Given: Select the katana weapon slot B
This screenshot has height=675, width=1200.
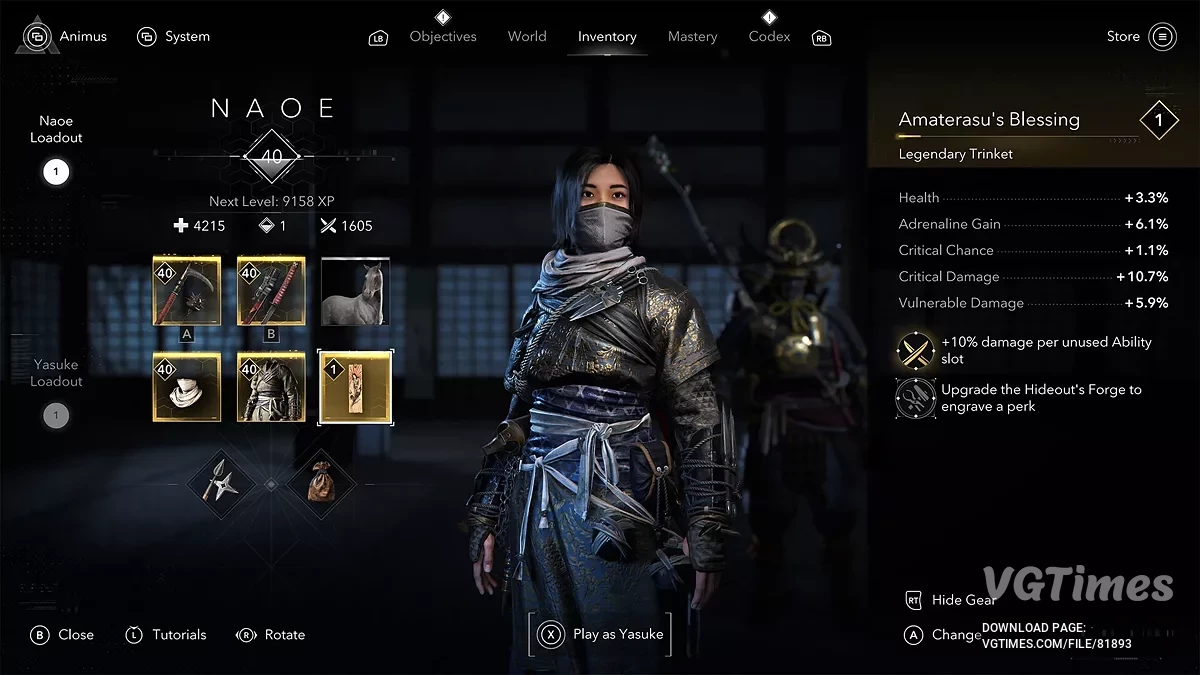Looking at the screenshot, I should click(271, 291).
